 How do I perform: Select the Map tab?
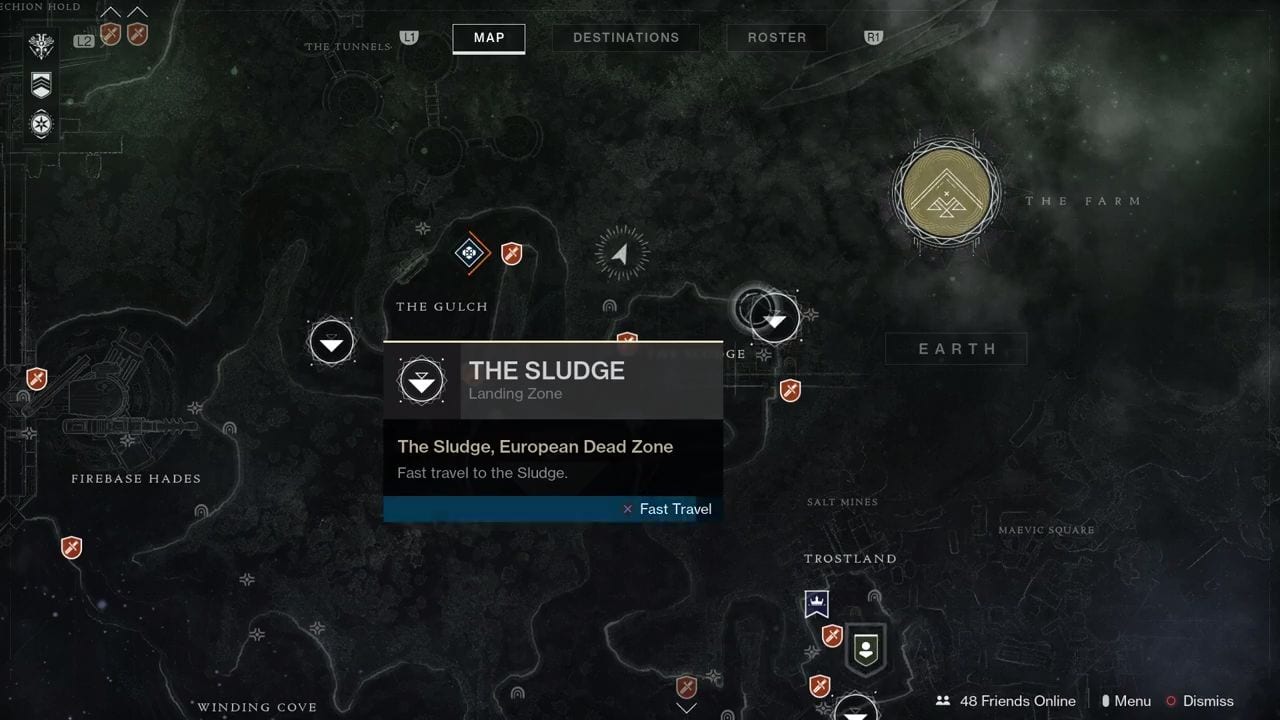489,38
